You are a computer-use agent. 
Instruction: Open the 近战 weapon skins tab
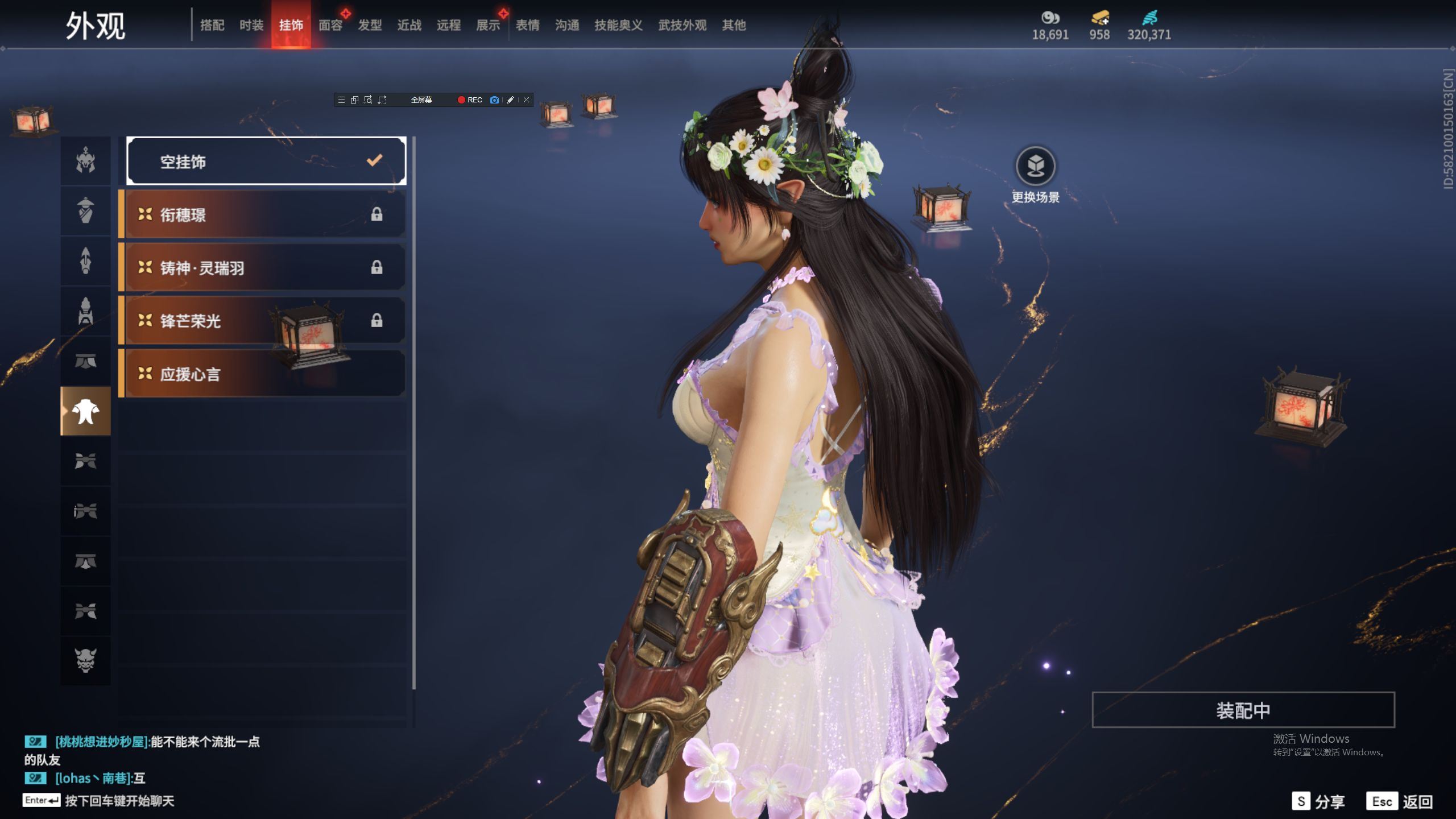tap(409, 25)
